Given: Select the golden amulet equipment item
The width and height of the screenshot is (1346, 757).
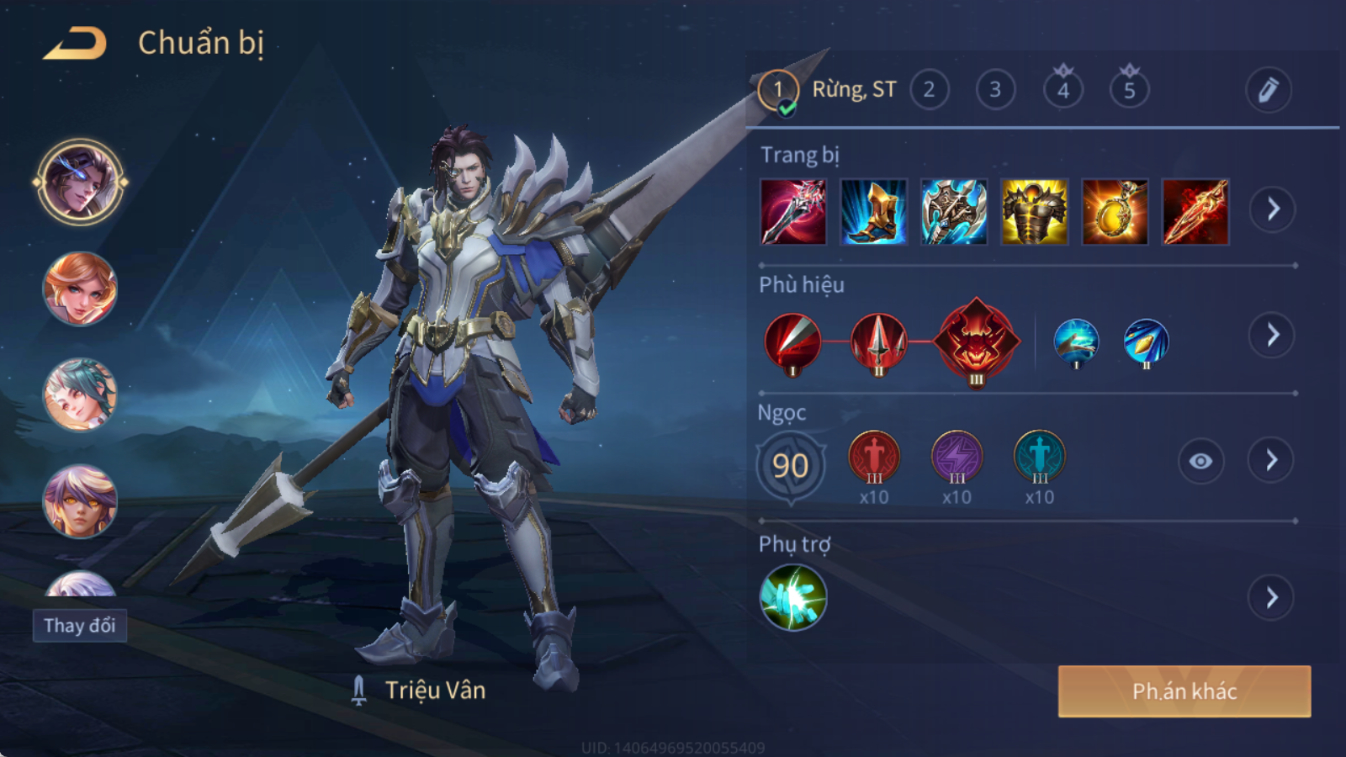Looking at the screenshot, I should tap(1115, 212).
